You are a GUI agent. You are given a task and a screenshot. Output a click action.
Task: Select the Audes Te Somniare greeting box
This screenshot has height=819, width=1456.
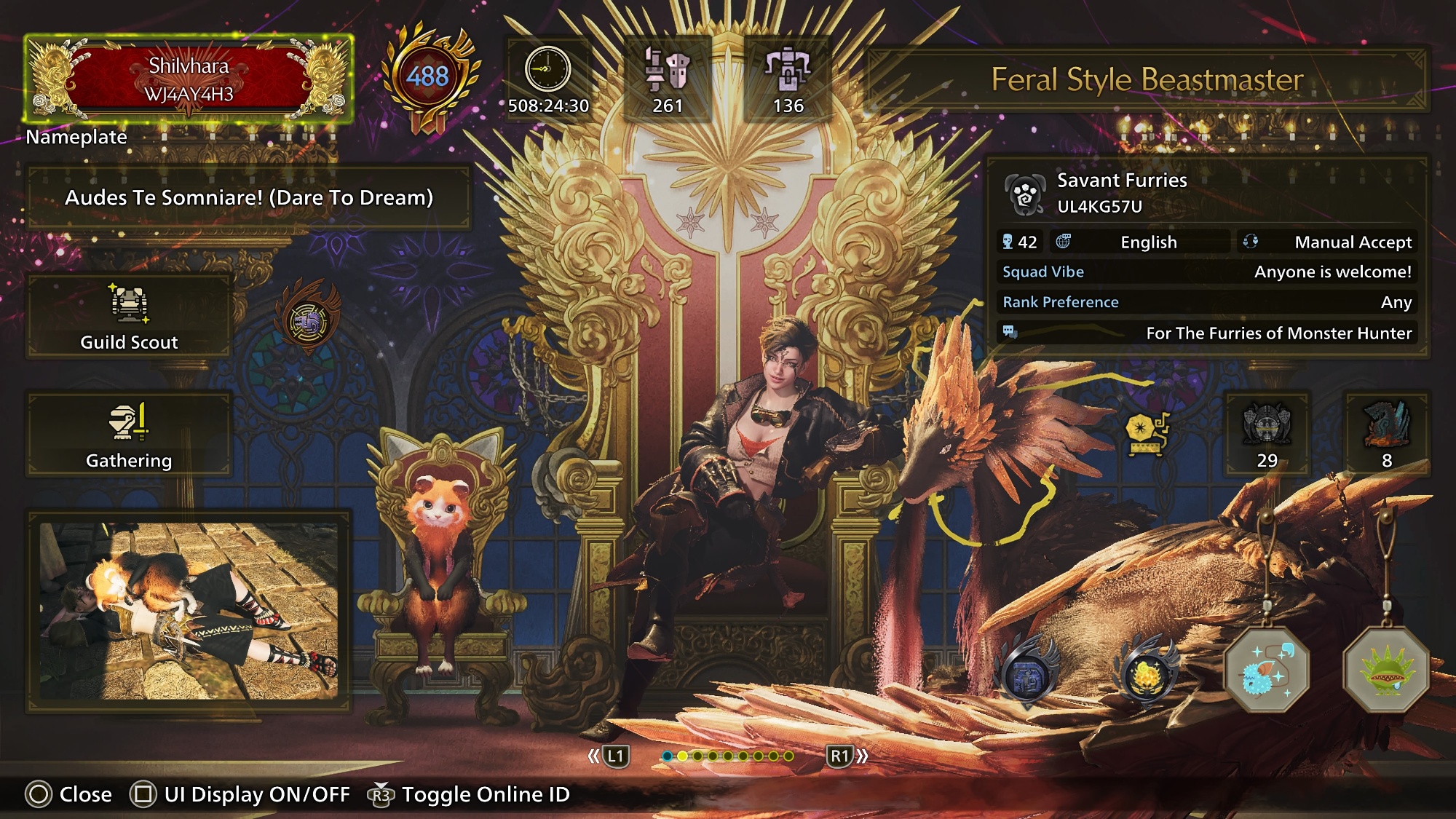[x=249, y=197]
